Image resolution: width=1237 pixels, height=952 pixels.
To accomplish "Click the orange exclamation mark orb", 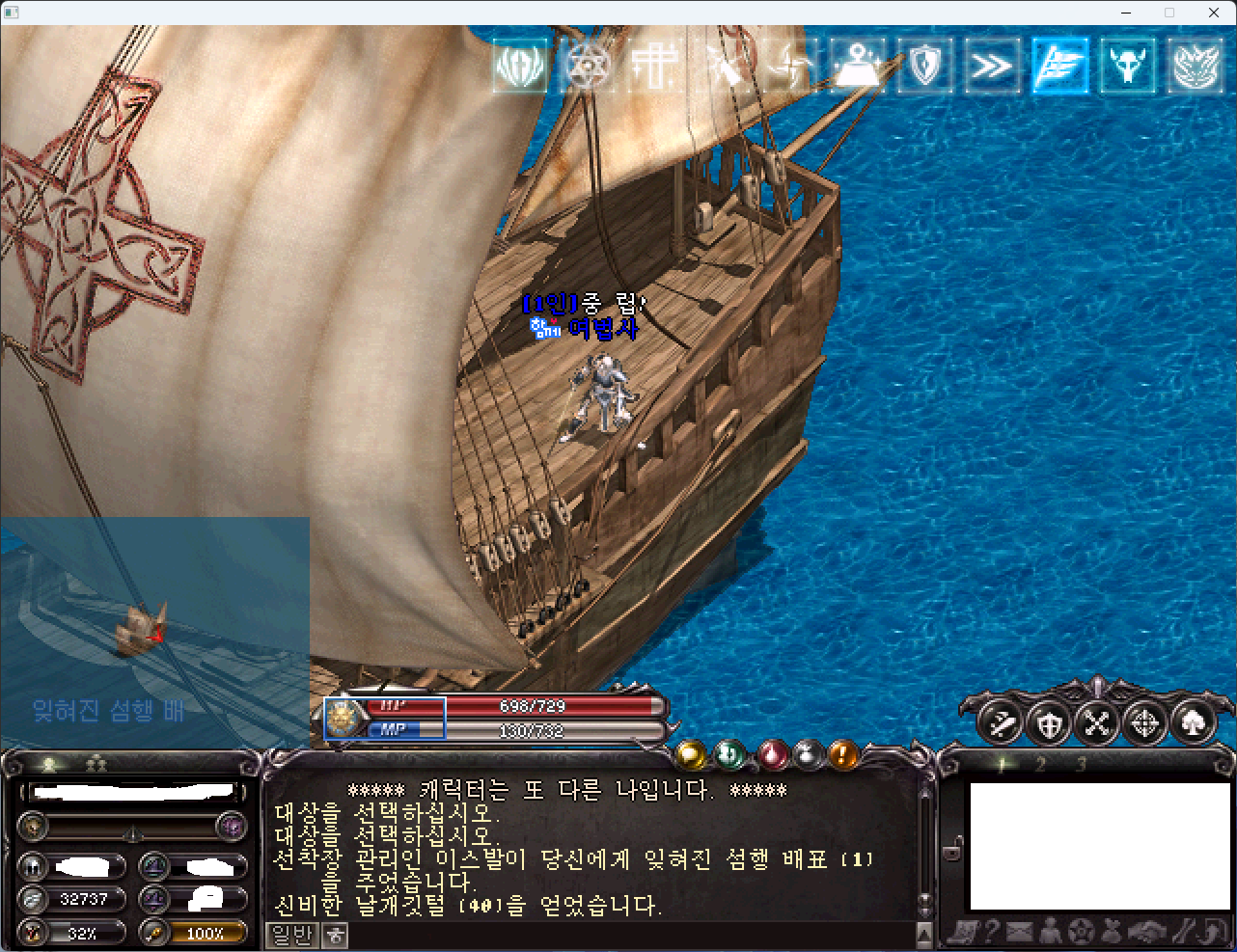I will (843, 754).
